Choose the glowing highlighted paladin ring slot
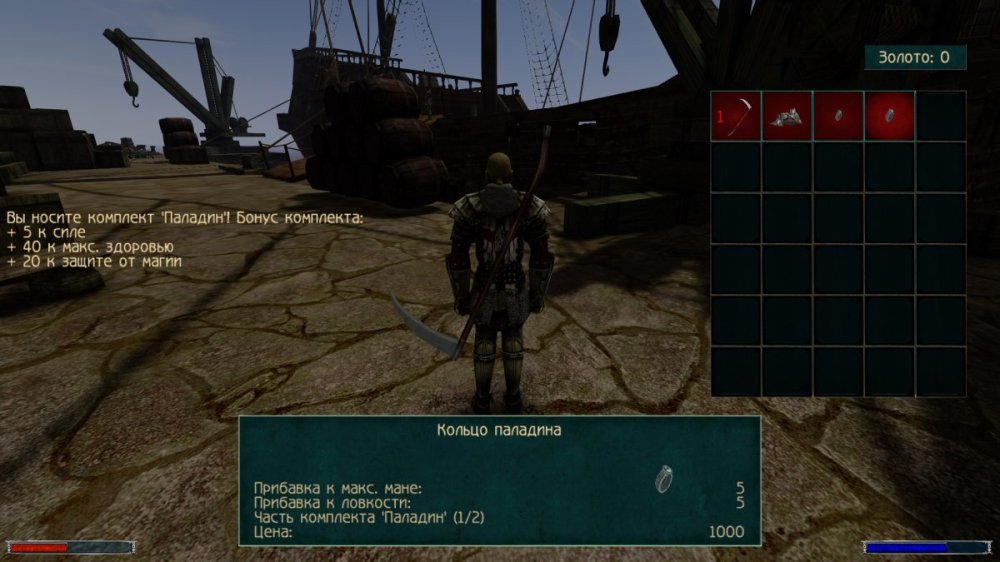Screen dimensions: 1000x562 coord(889,116)
